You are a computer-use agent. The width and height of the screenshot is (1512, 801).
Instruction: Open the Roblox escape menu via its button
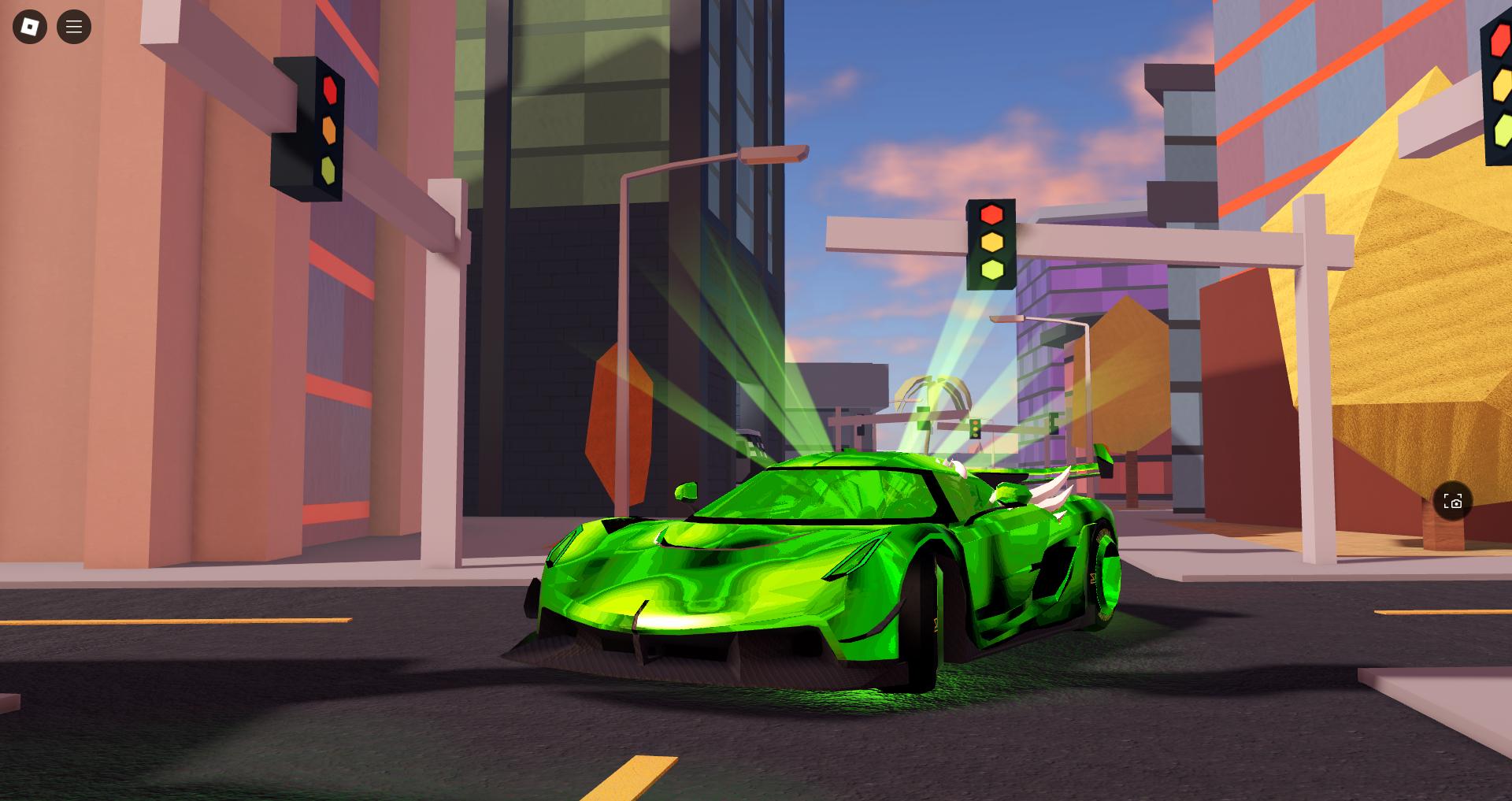pyautogui.click(x=29, y=26)
